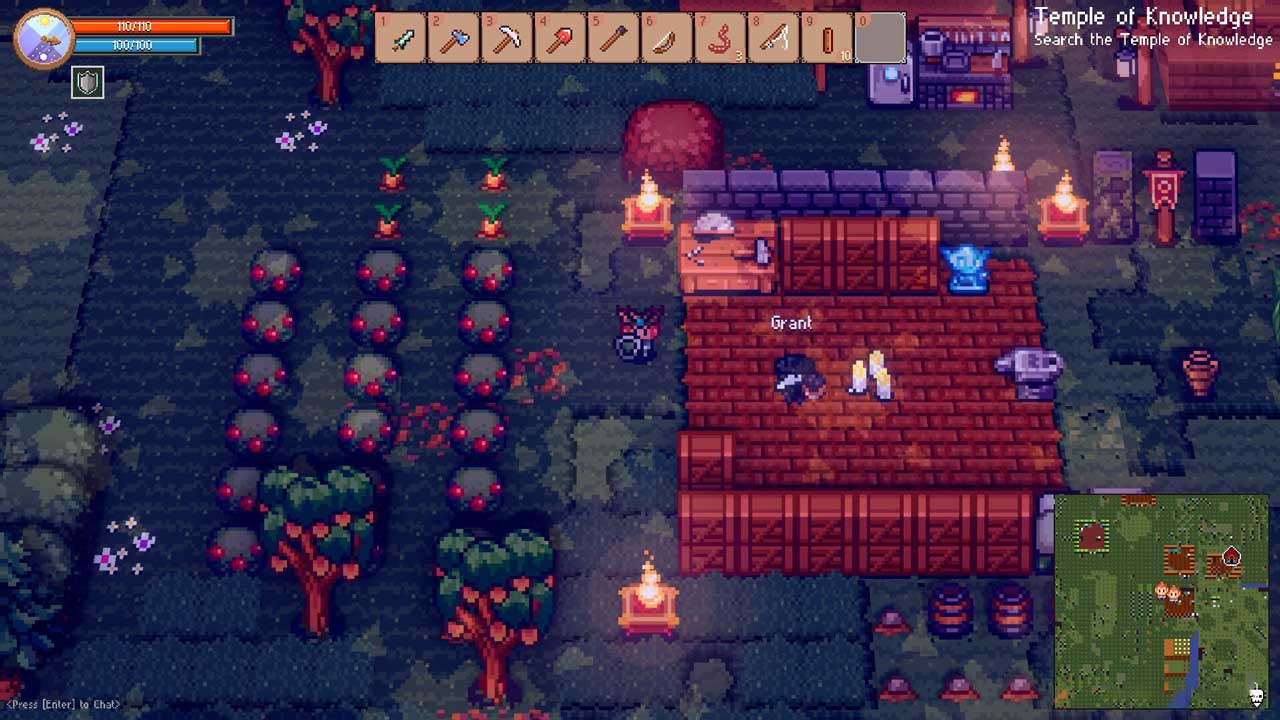The height and width of the screenshot is (720, 1280).
Task: Equip the bow from the hotbar
Action: tap(667, 39)
